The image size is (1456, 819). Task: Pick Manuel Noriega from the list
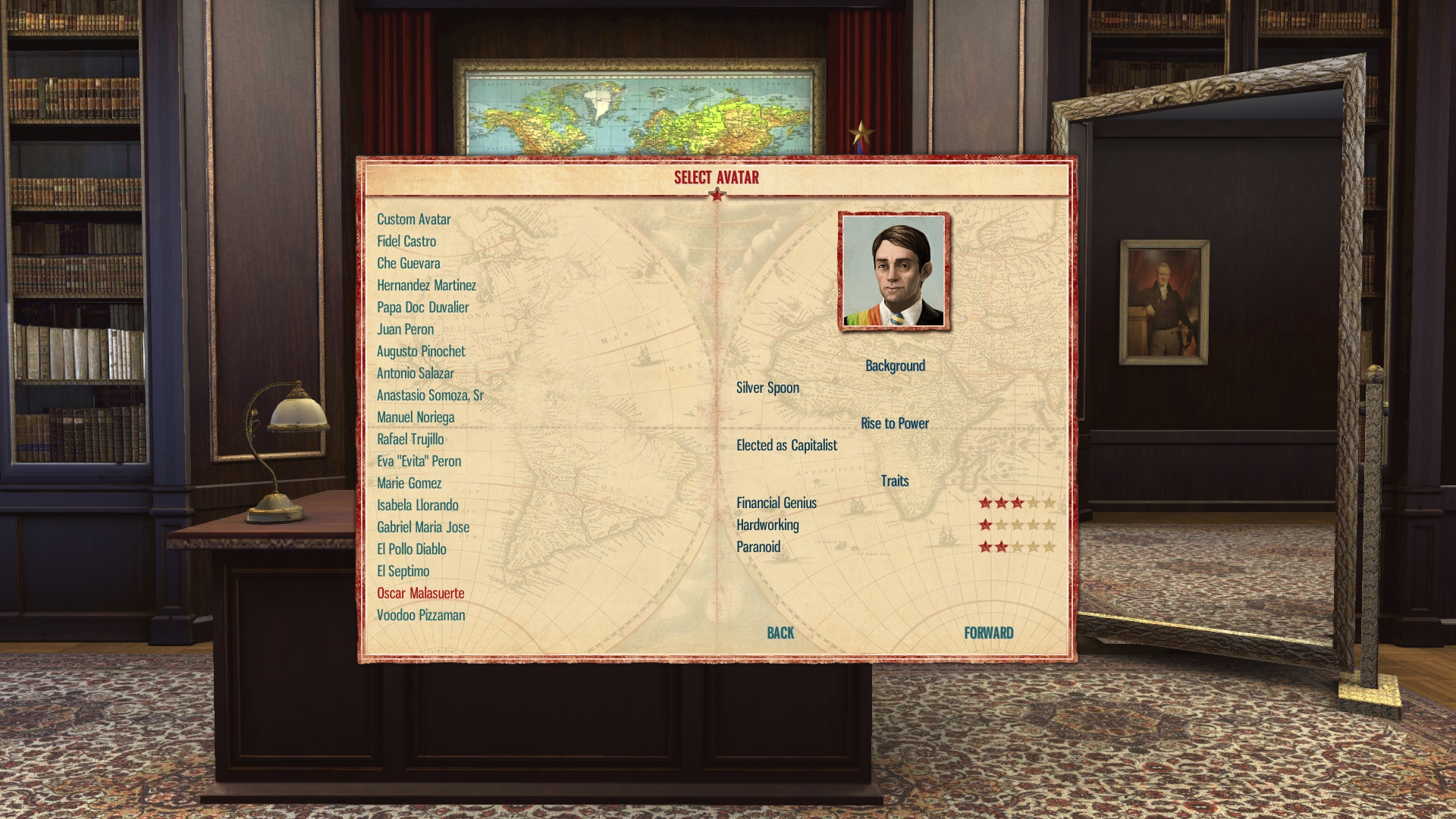point(416,417)
